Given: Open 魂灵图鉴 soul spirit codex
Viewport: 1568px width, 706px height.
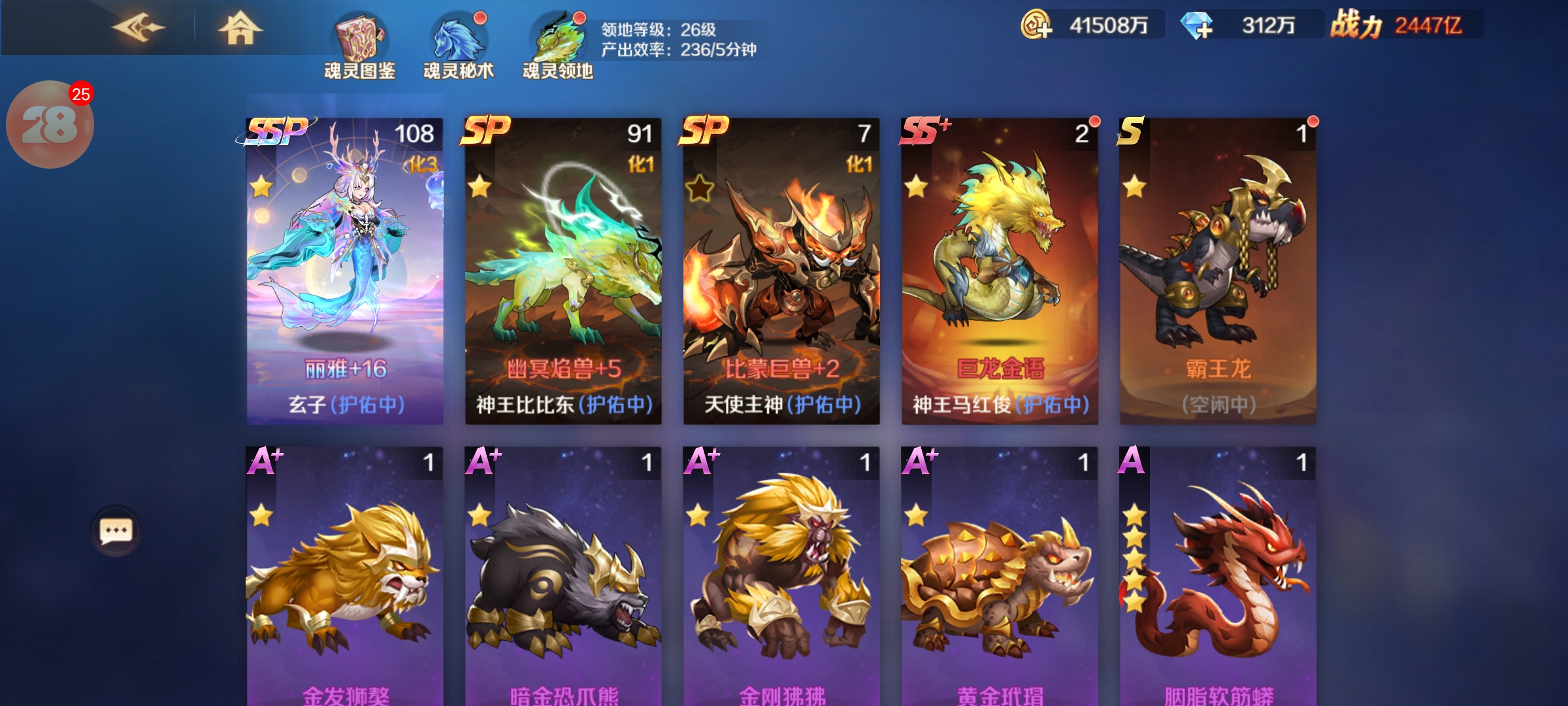Looking at the screenshot, I should coord(360,46).
